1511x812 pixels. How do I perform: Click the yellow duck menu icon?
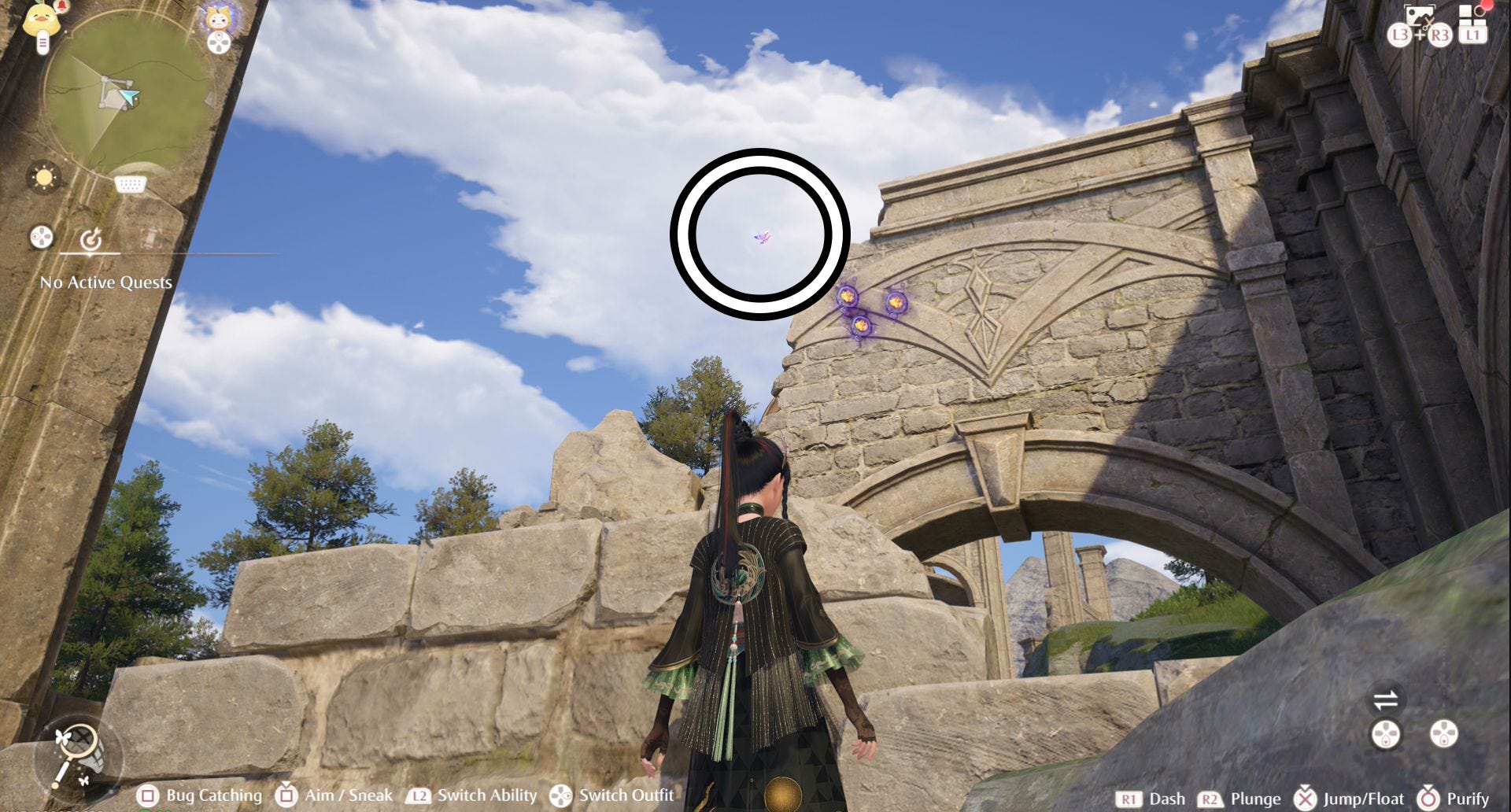[41, 21]
